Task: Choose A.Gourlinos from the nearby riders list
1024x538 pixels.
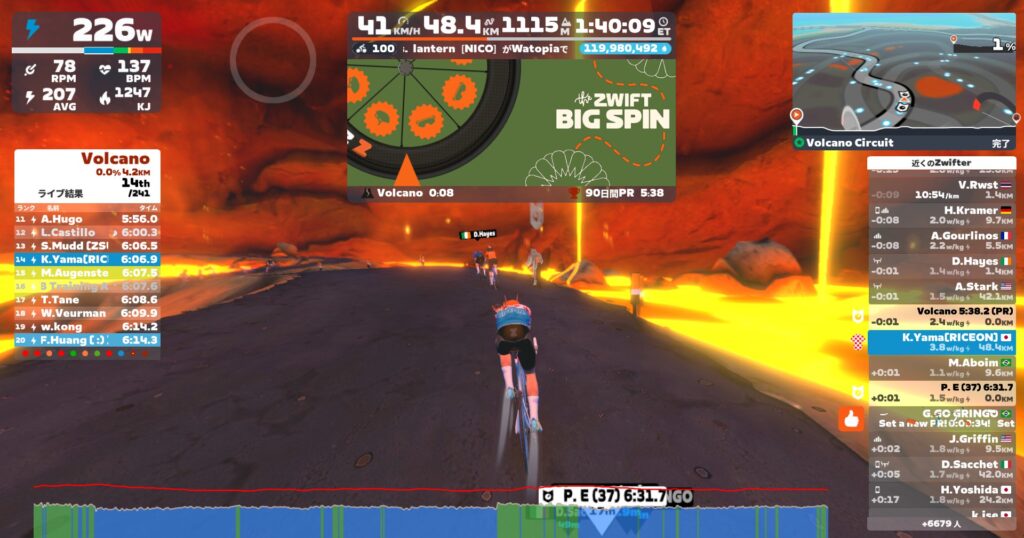Action: (941, 241)
